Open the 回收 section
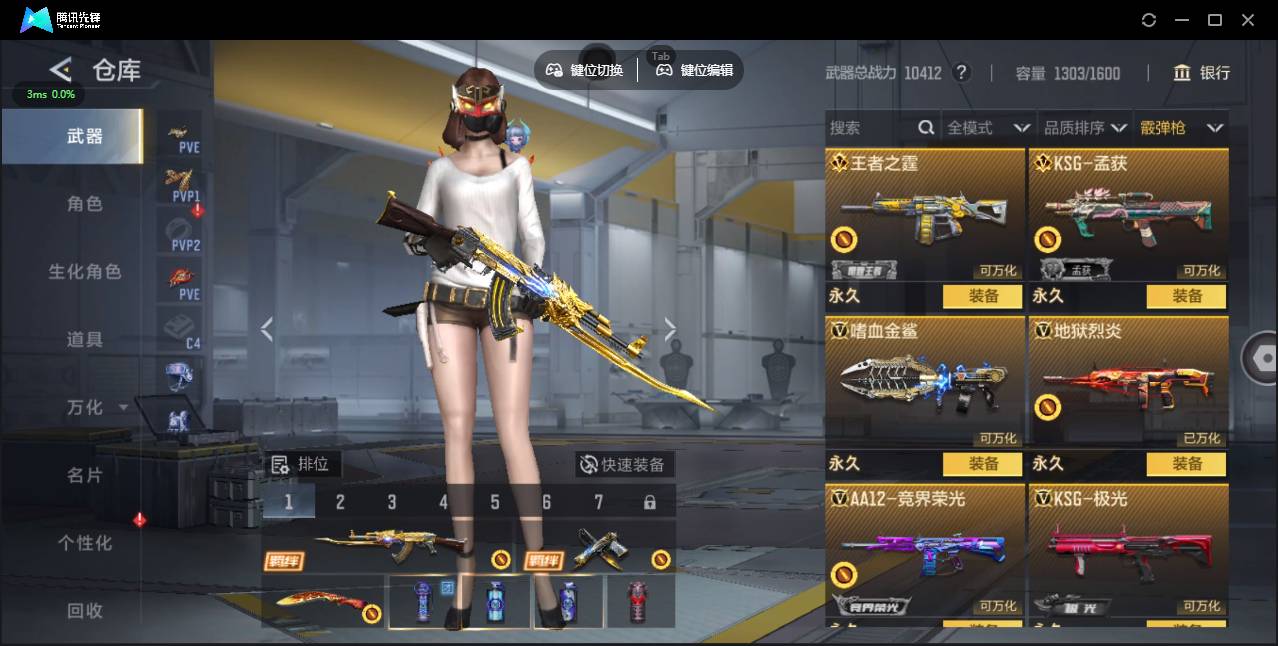The image size is (1278, 646). (85, 610)
